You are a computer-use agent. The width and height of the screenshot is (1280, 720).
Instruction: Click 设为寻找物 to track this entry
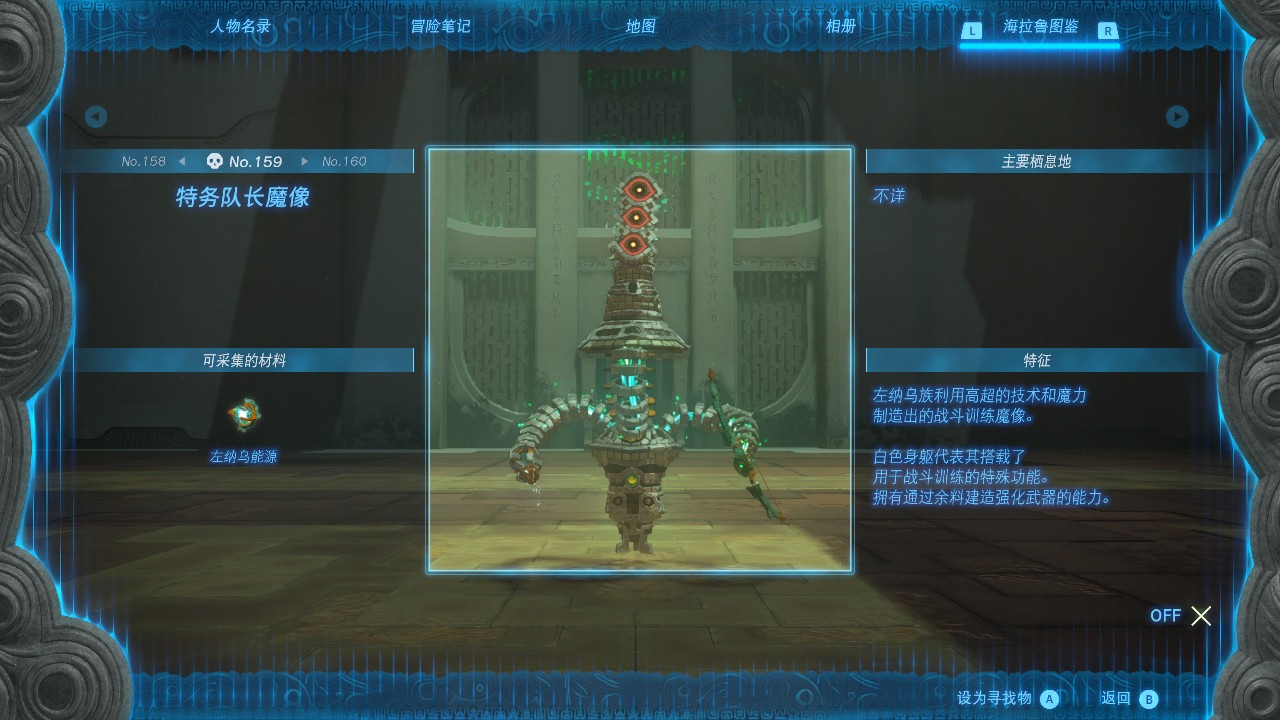click(x=1007, y=699)
